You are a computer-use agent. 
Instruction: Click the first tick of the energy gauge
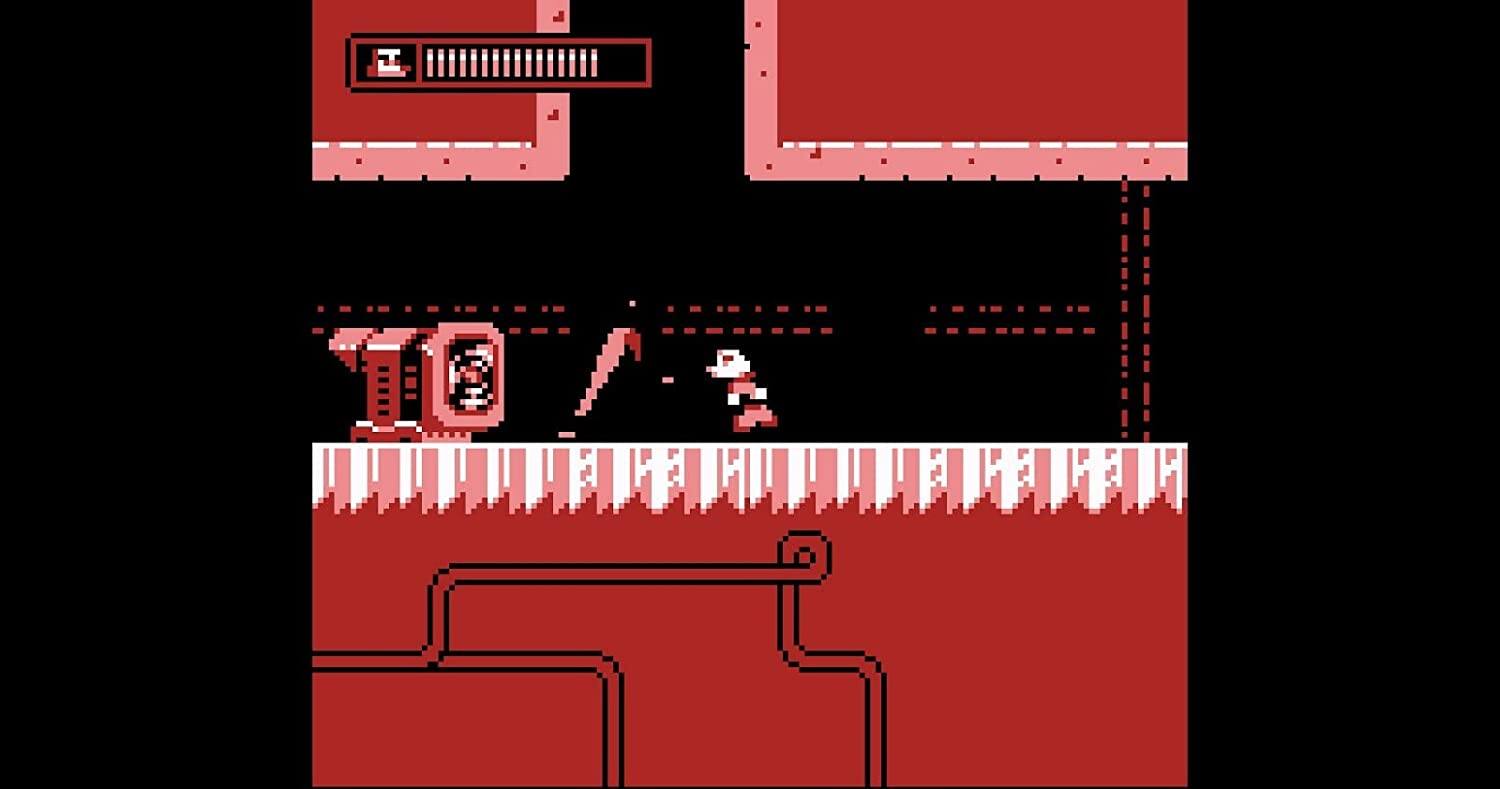coord(430,62)
